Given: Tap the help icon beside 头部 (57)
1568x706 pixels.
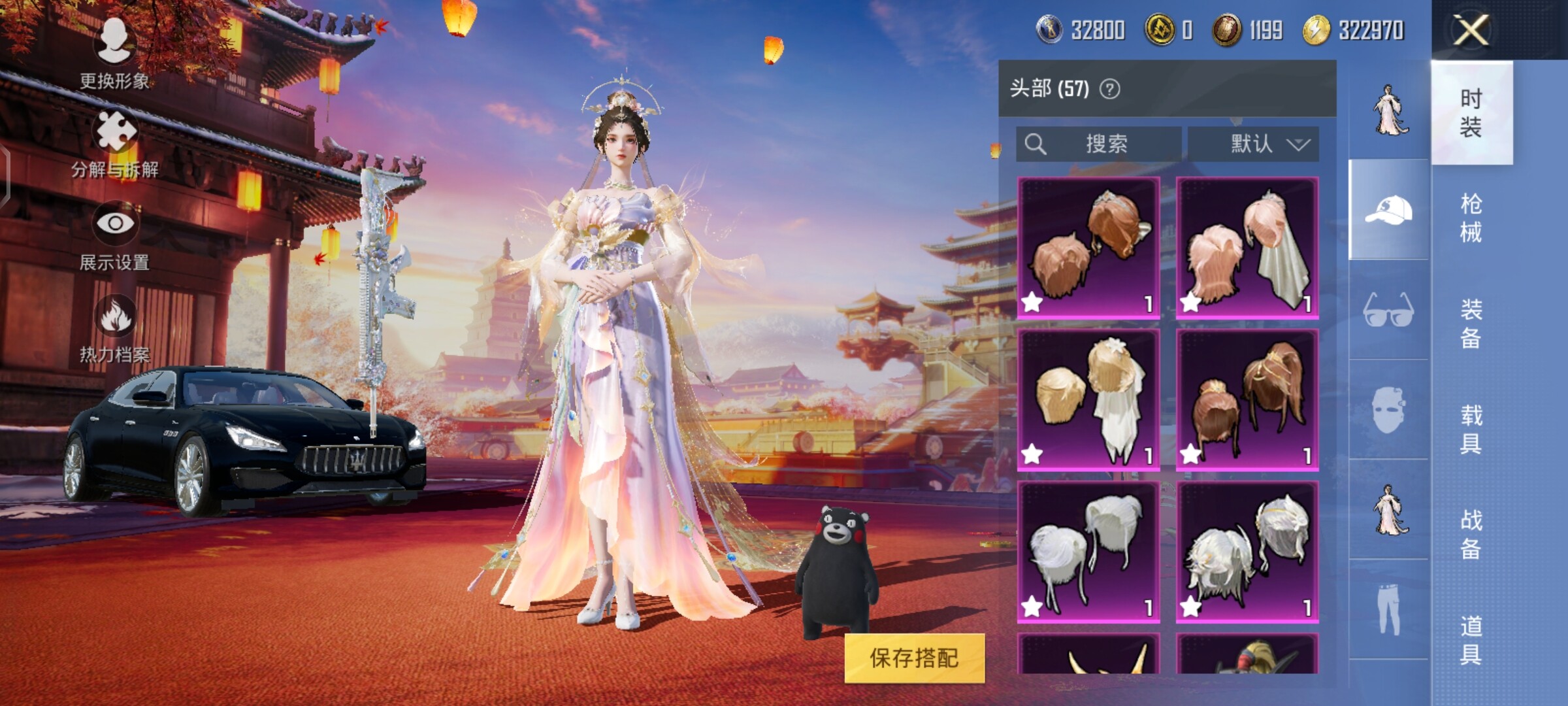Looking at the screenshot, I should coord(1109,89).
